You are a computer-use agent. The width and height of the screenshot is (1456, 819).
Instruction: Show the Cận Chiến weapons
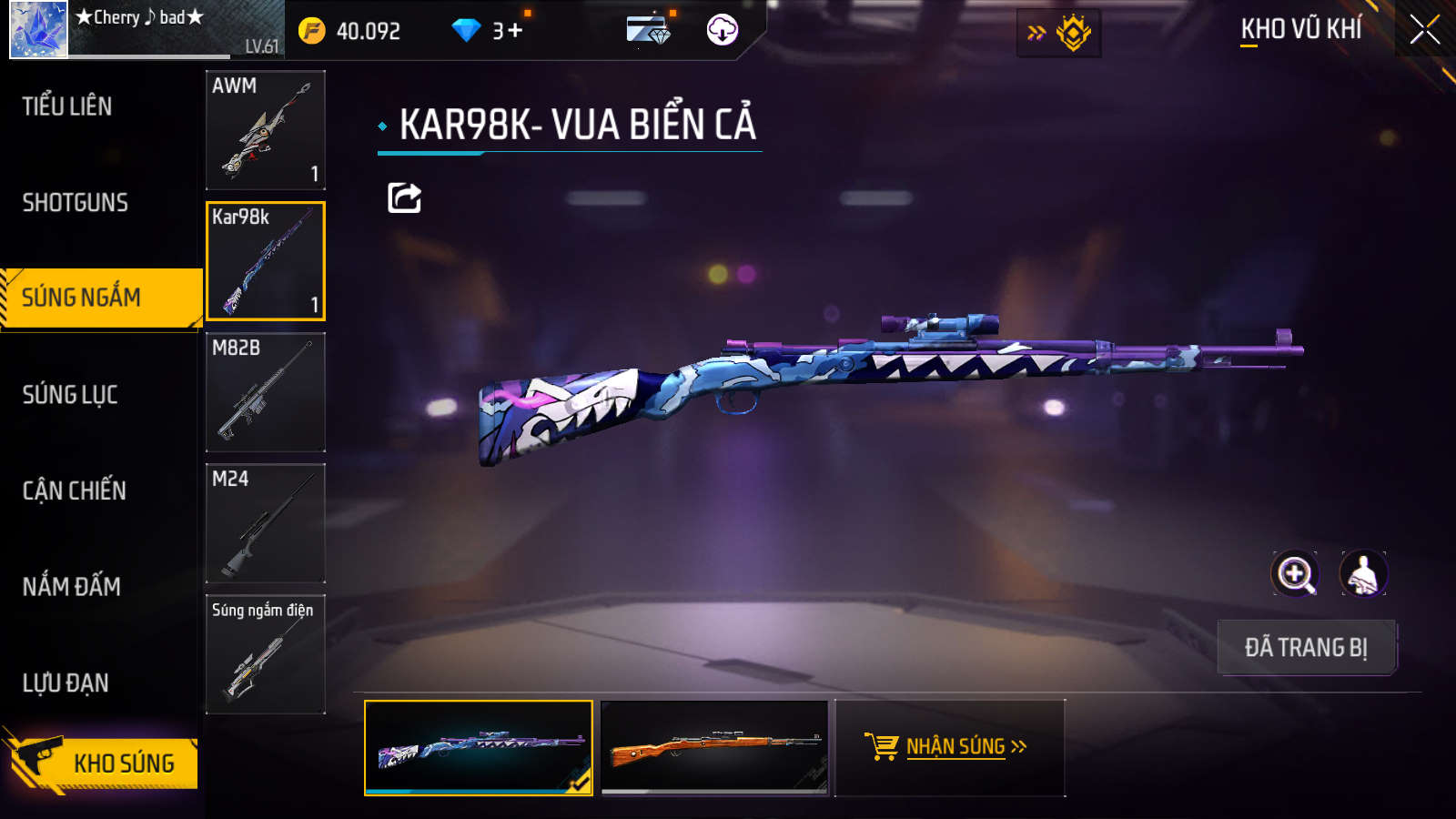click(75, 490)
